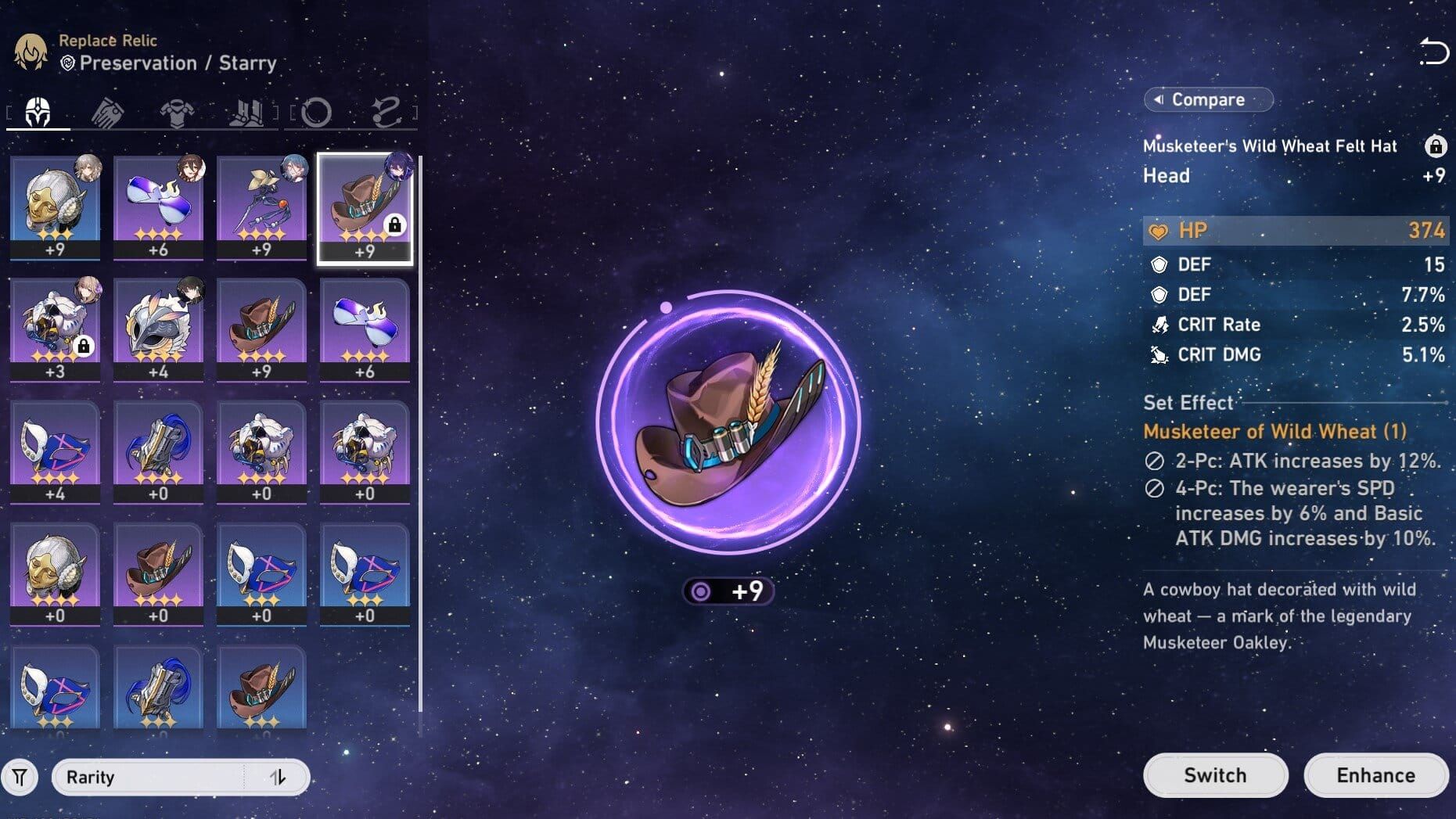Open the Enhance relic screen
The image size is (1456, 819).
point(1375,775)
